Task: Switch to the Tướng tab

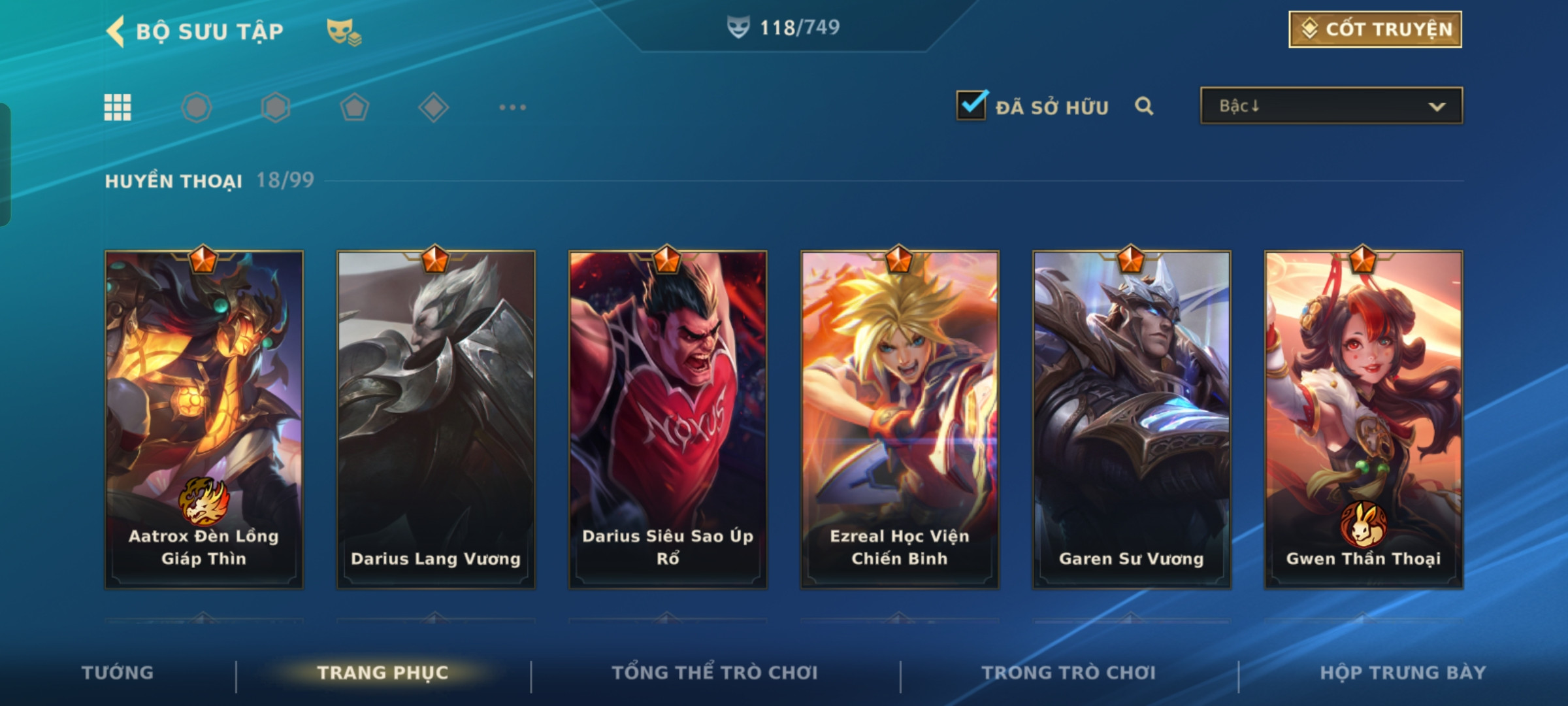Action: click(118, 673)
